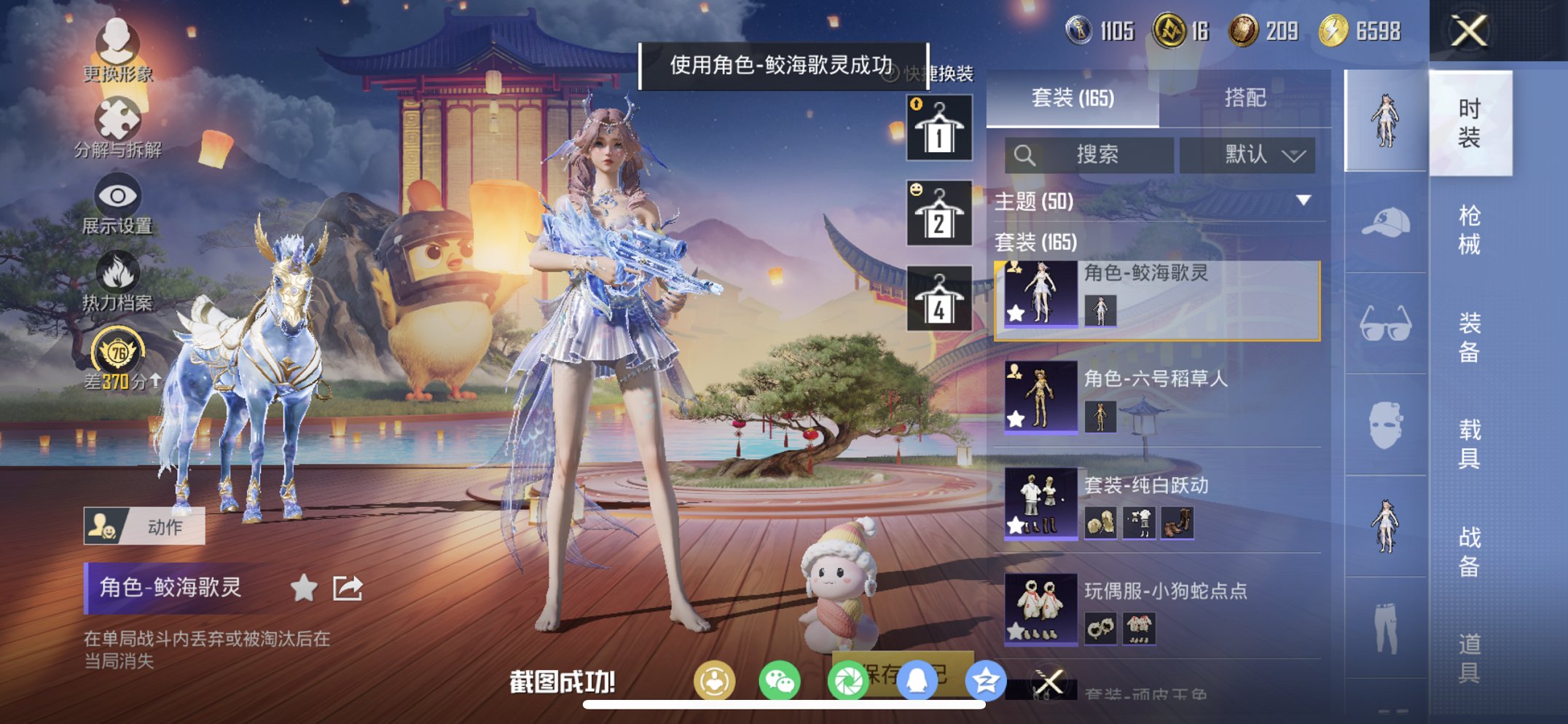Toggle favorite star on 角色-六号稻草人 thumbnail

click(1016, 417)
